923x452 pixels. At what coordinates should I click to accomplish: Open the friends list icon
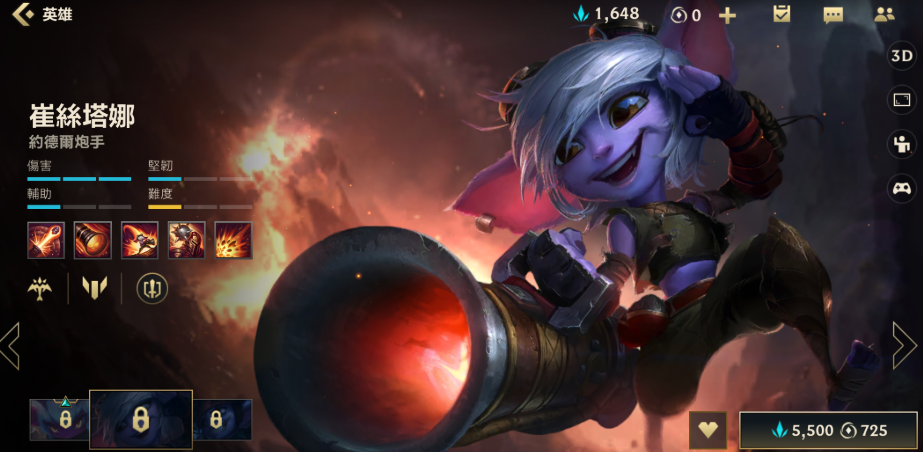[884, 15]
